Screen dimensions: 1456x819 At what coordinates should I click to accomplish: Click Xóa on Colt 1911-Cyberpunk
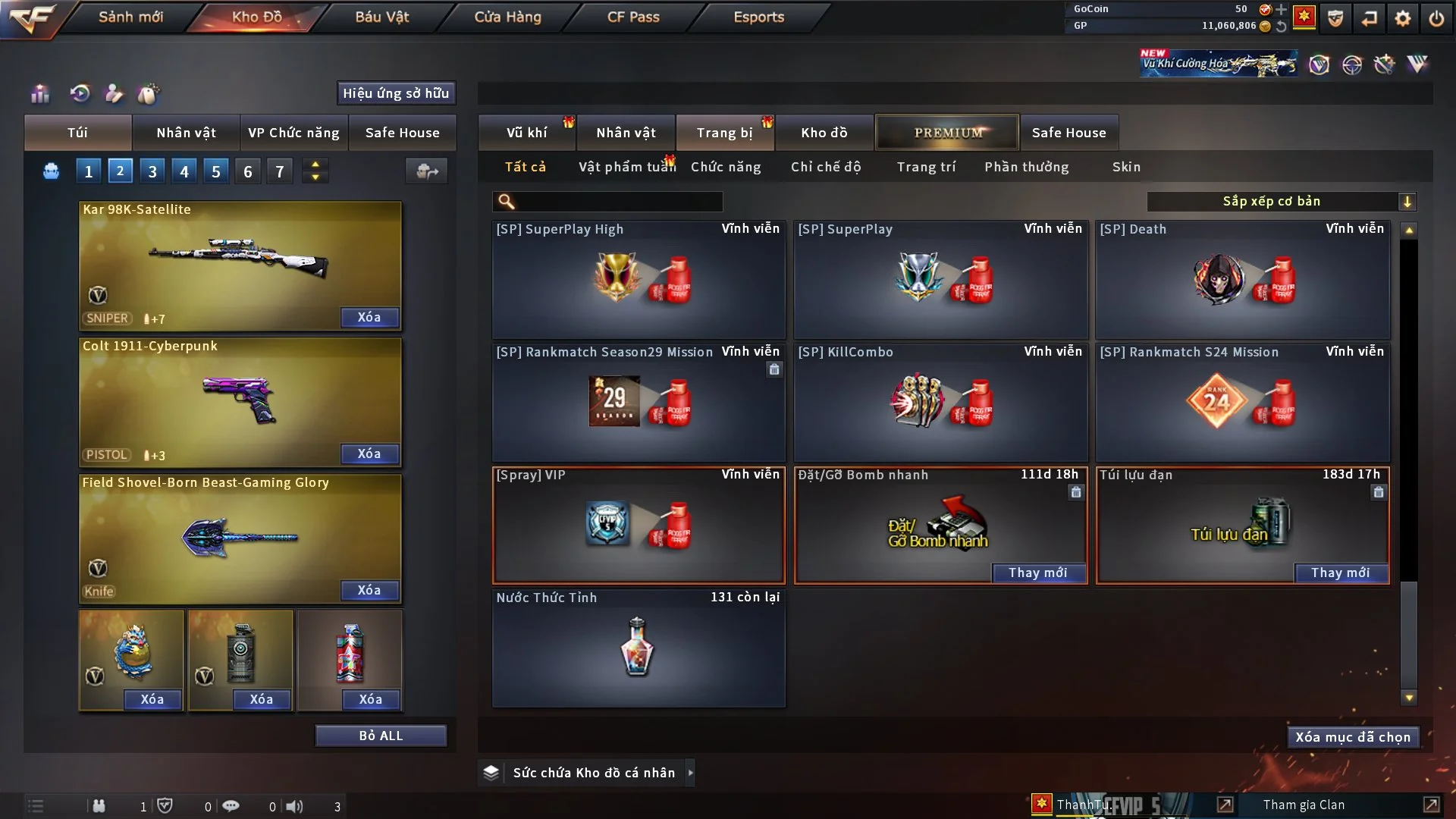369,453
